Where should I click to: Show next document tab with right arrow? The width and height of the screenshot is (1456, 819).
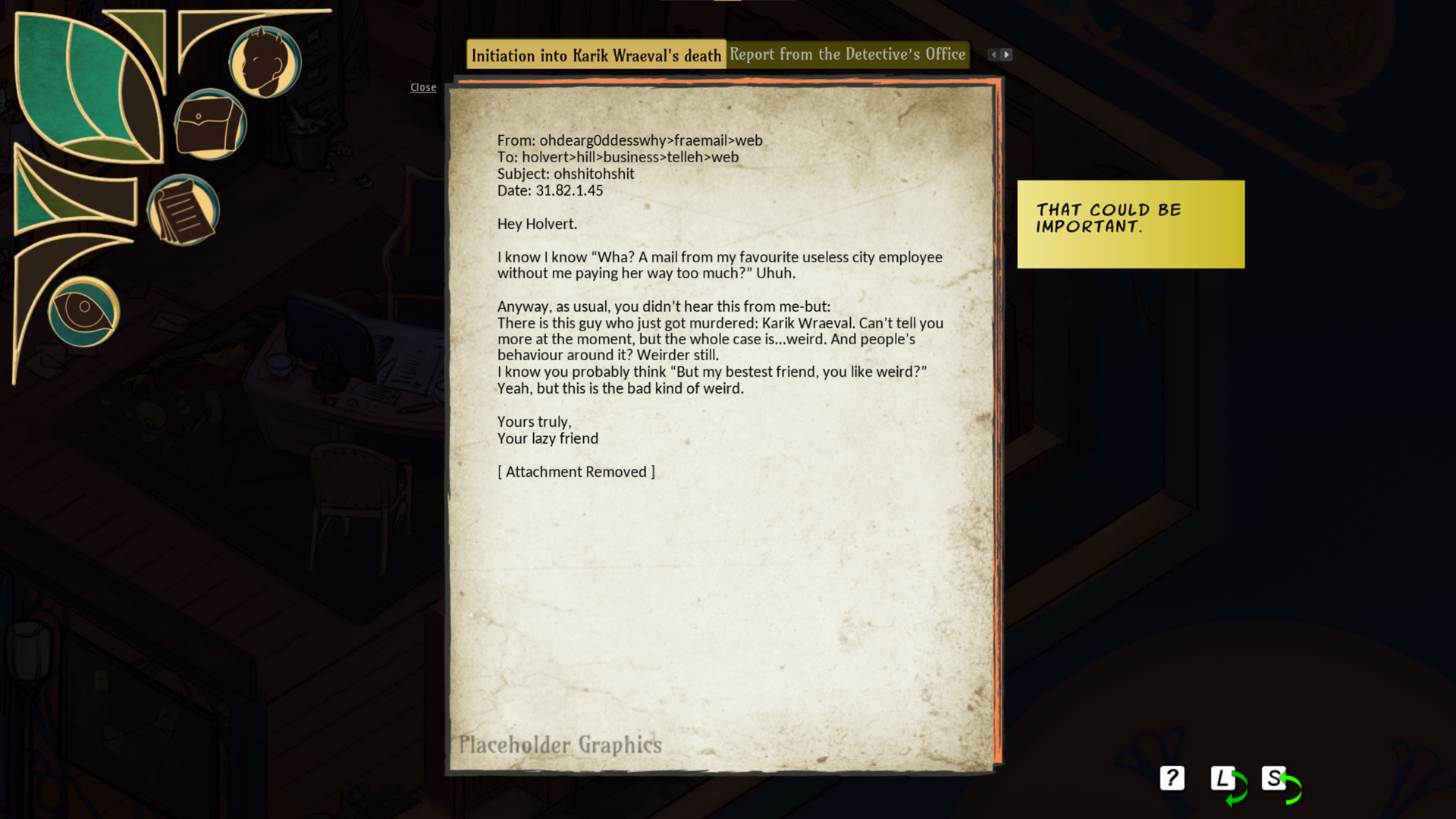(1006, 55)
